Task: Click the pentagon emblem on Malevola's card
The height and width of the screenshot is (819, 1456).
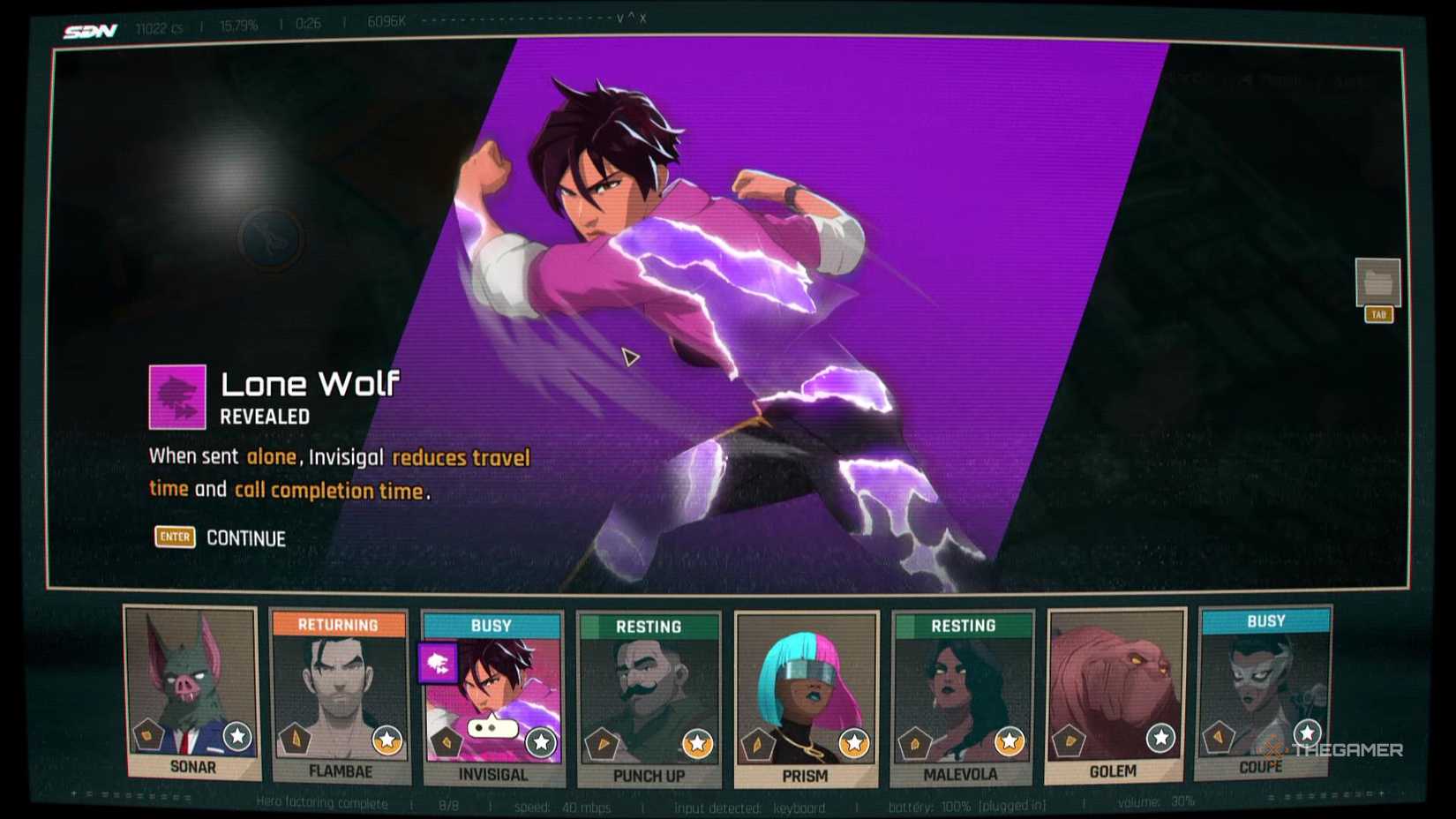Action: [914, 742]
